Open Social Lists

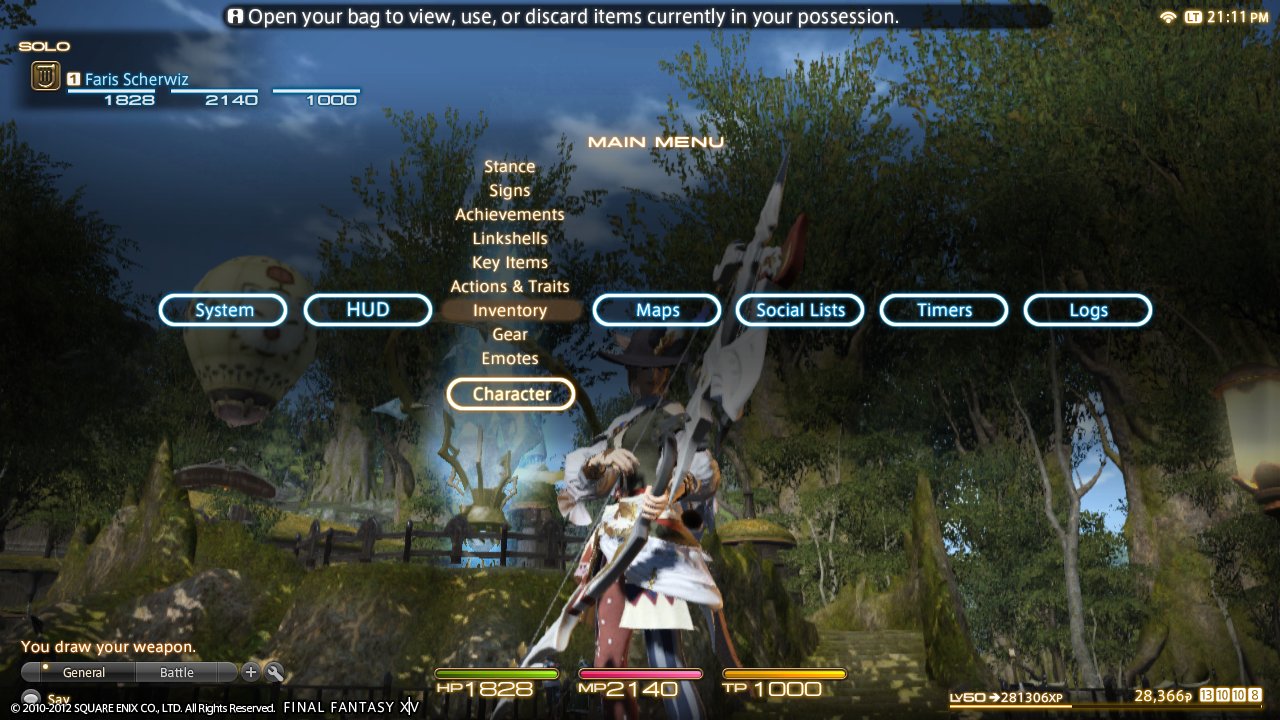pos(799,310)
